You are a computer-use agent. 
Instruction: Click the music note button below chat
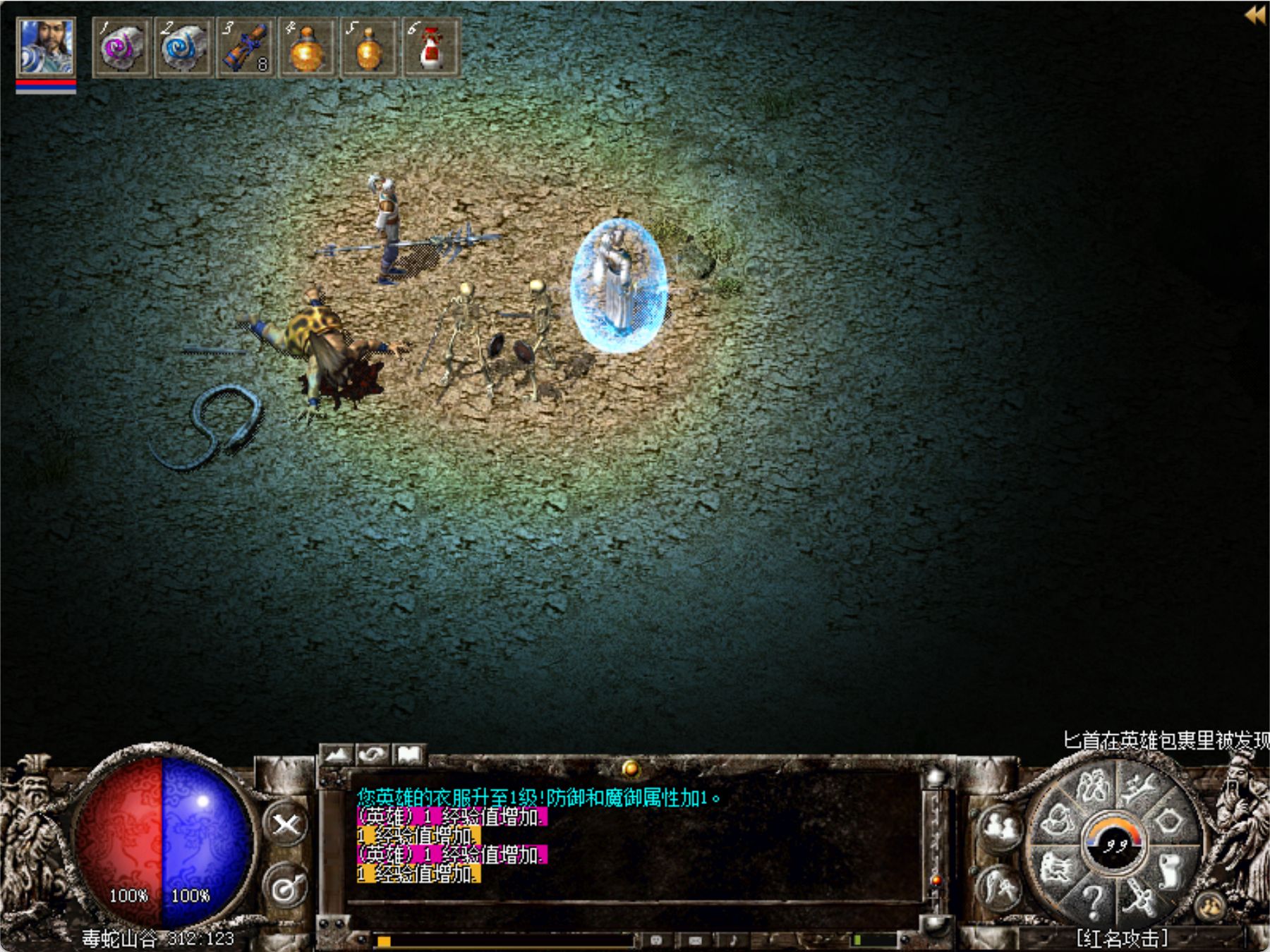733,940
